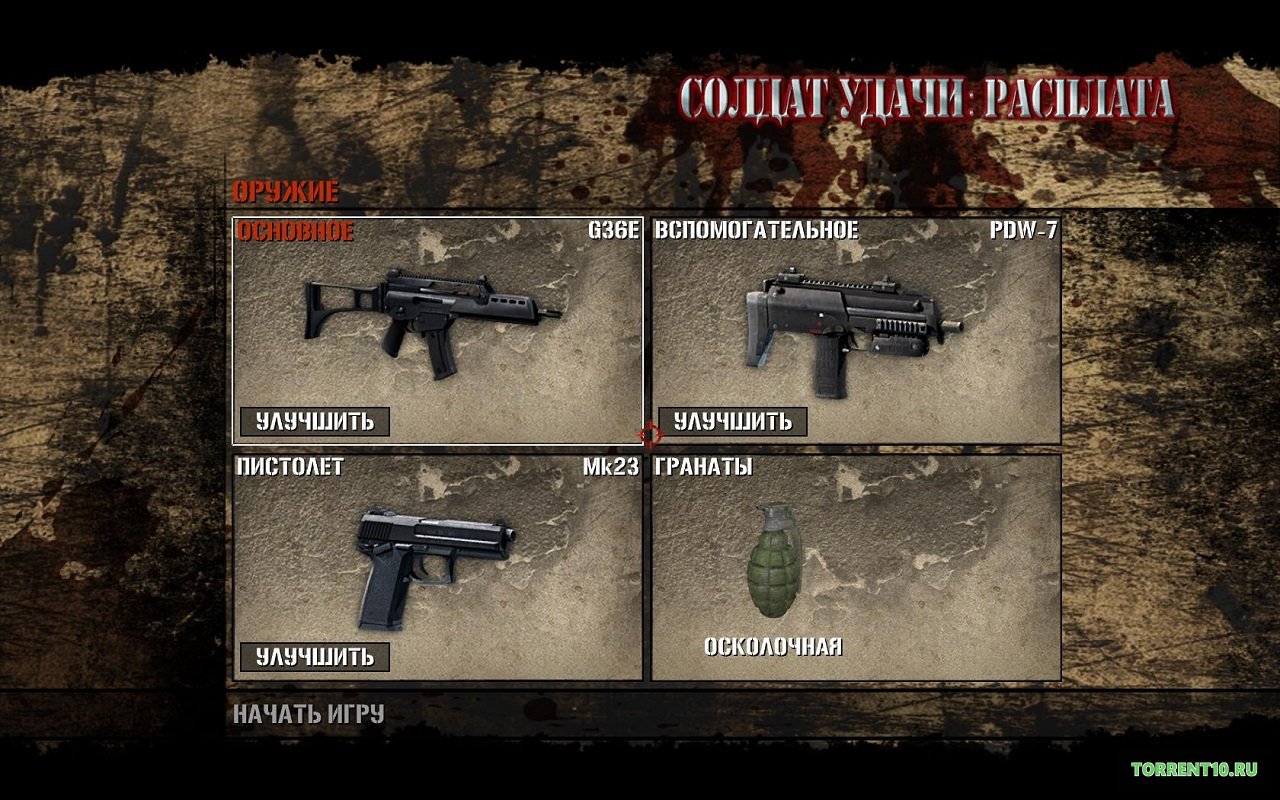Choose the Mk23 pistol panel
The height and width of the screenshot is (800, 1280).
[x=437, y=560]
